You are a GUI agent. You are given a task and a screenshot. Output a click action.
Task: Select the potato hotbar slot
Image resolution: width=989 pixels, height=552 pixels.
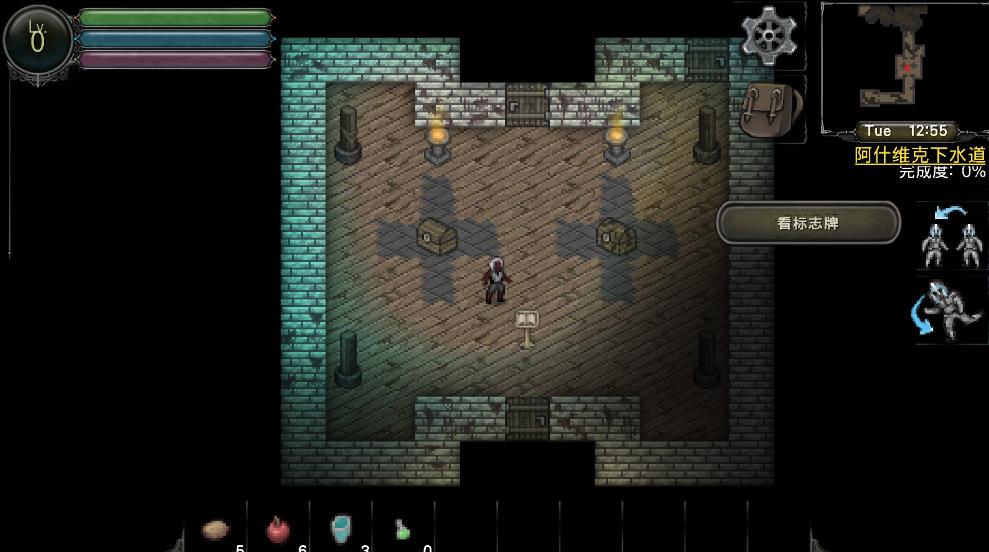217,529
